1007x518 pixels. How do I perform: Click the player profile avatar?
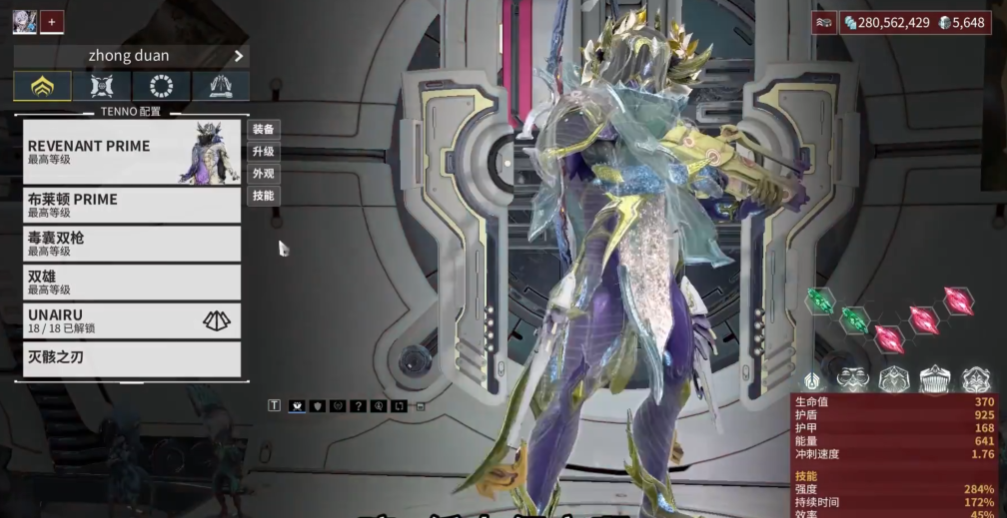pos(24,21)
